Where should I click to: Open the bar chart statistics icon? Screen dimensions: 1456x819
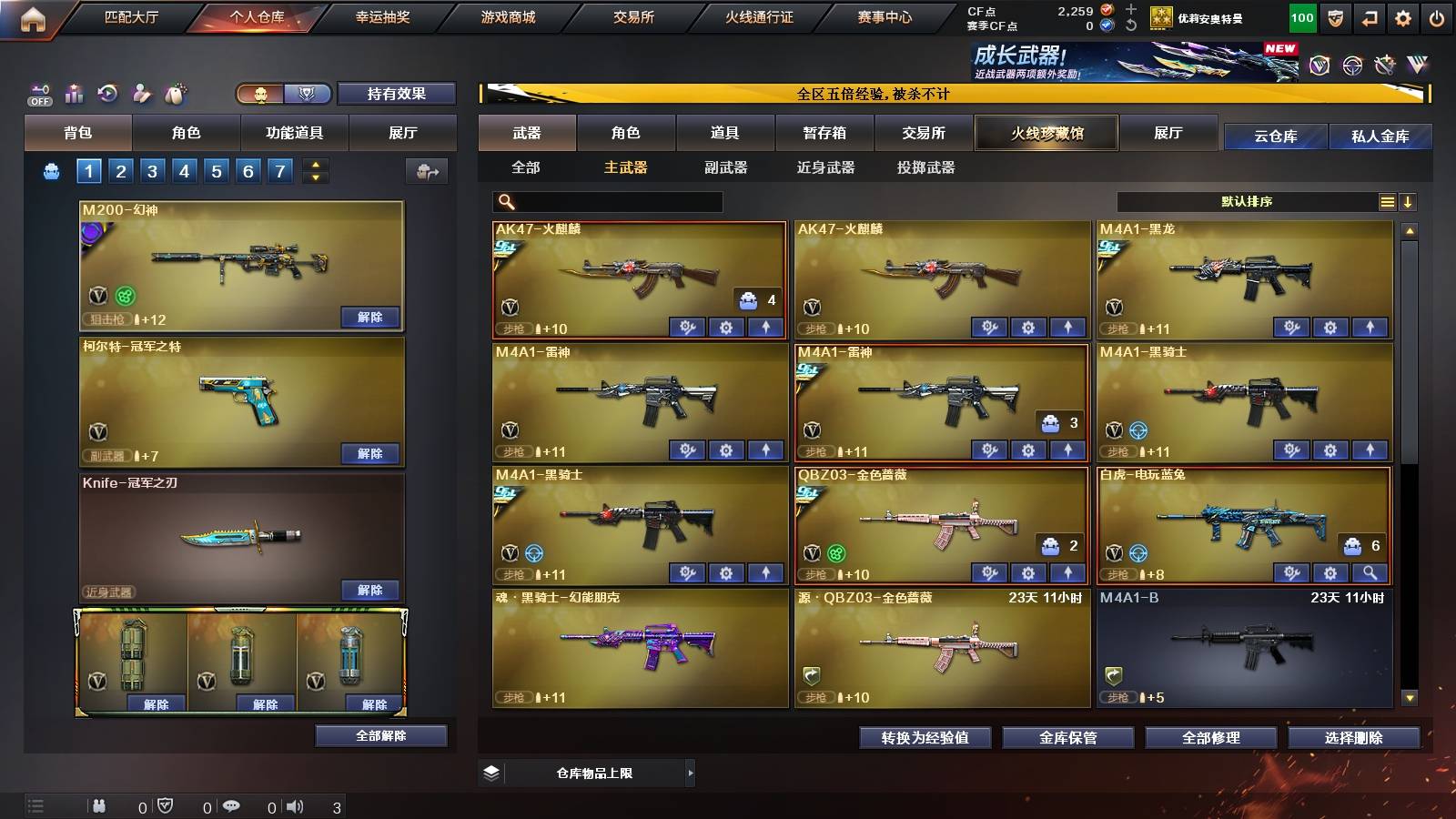point(74,93)
